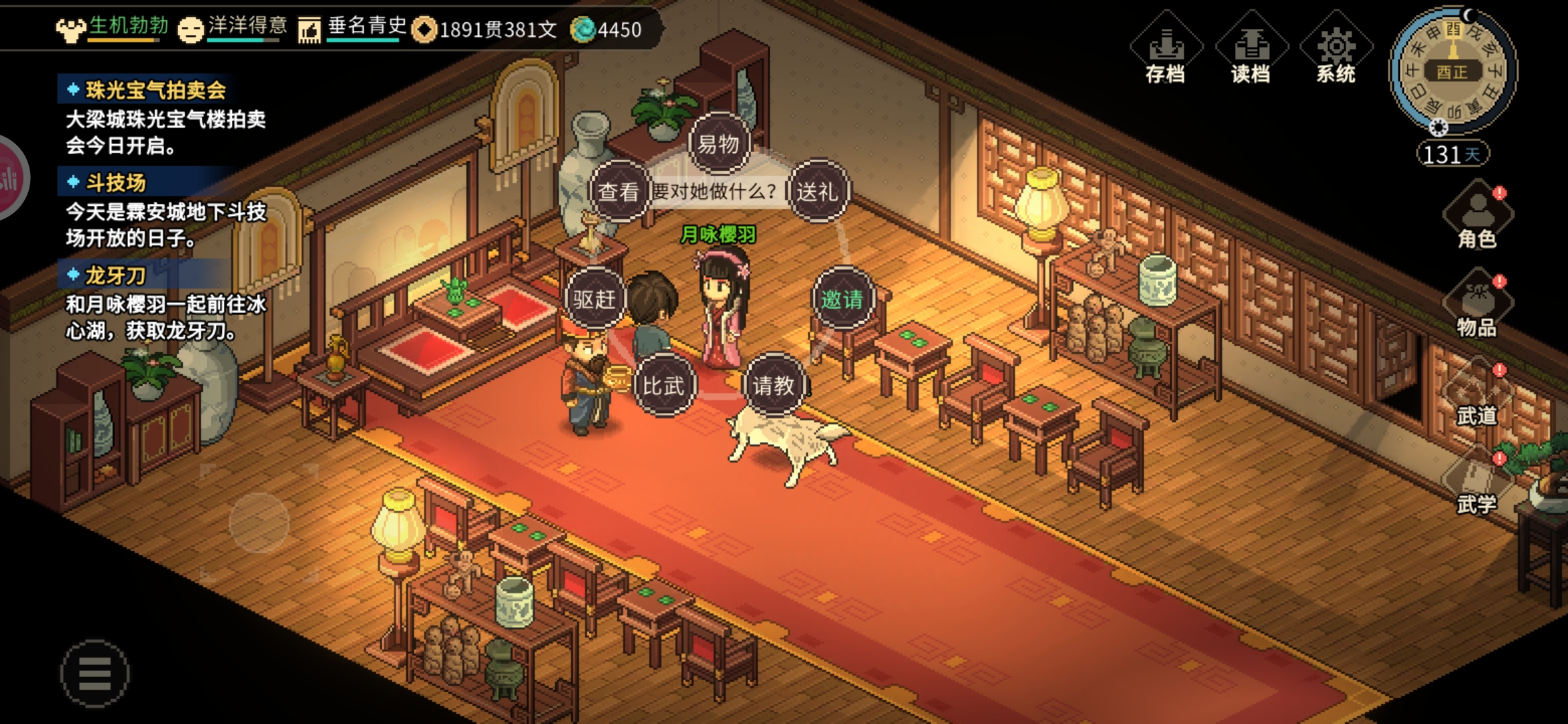Viewport: 1568px width, 724px height.
Task: Select the 驱赶 dismiss option
Action: coord(594,299)
